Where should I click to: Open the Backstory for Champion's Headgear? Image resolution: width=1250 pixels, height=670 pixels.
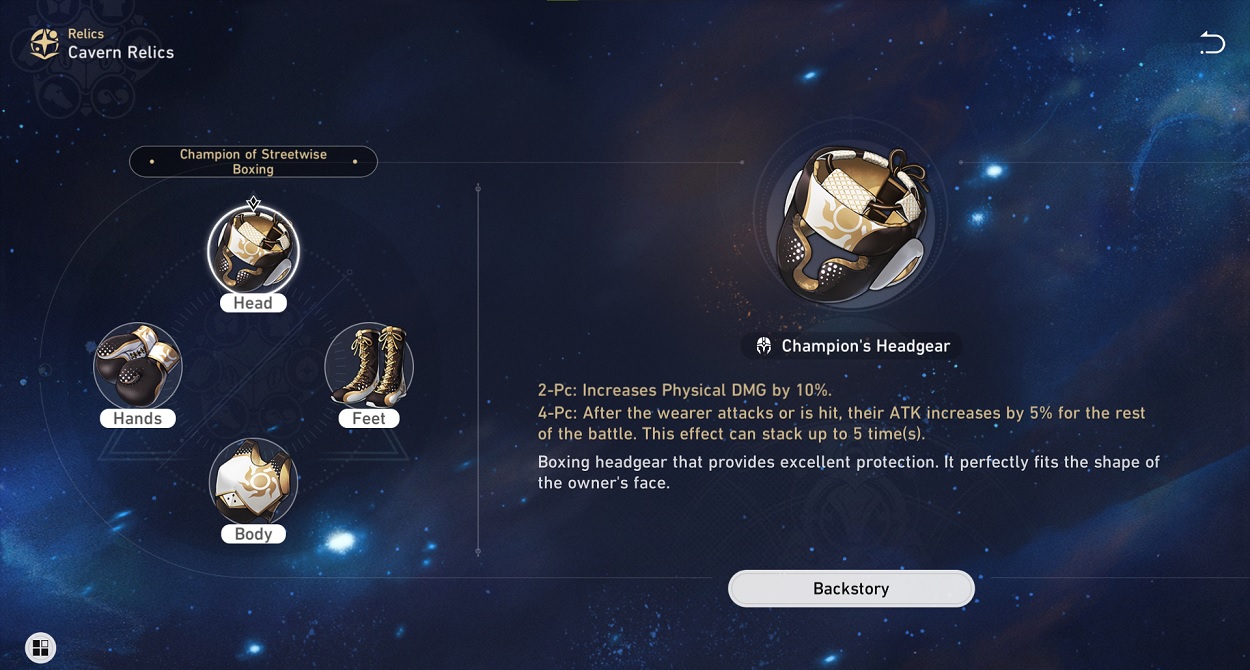point(851,589)
